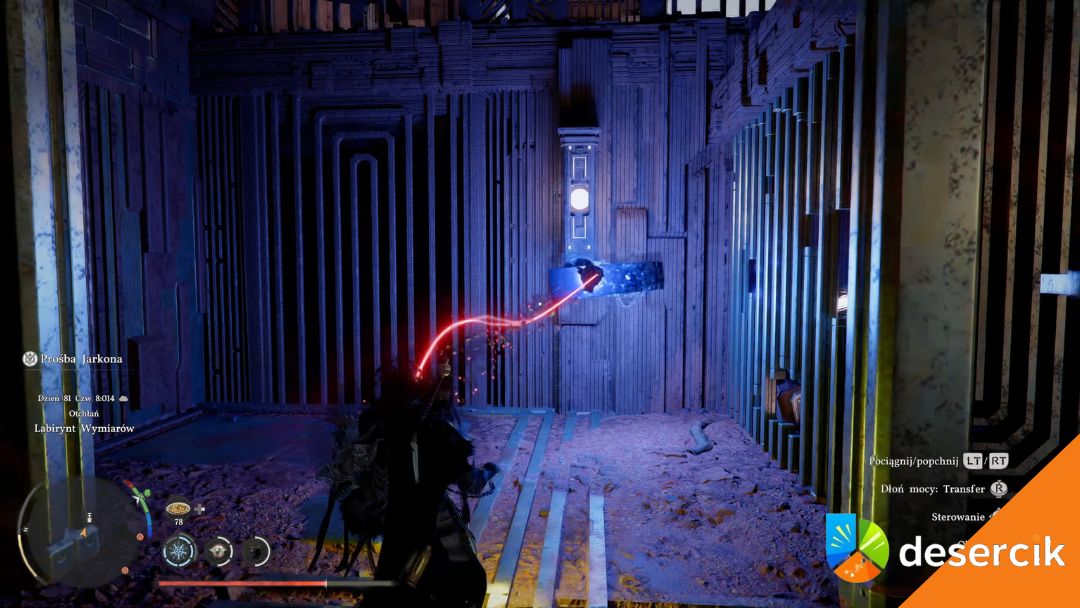Viewport: 1080px width, 608px height.
Task: Activate the snowflake ice ability icon
Action: pyautogui.click(x=180, y=550)
